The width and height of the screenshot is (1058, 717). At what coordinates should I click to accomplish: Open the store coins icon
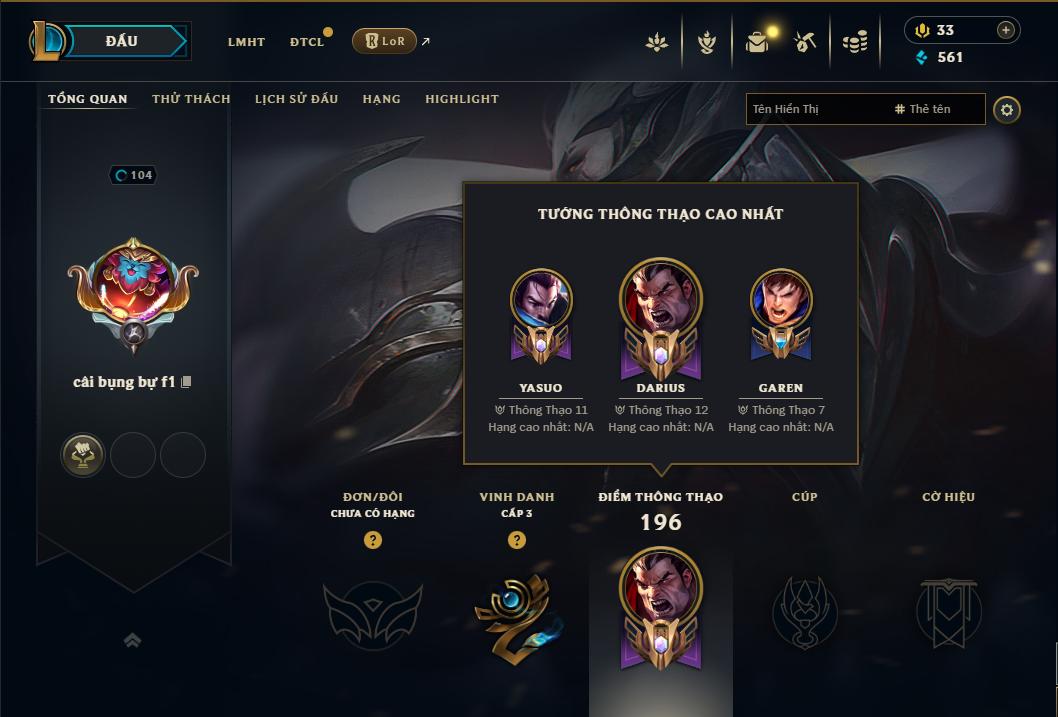pos(854,42)
